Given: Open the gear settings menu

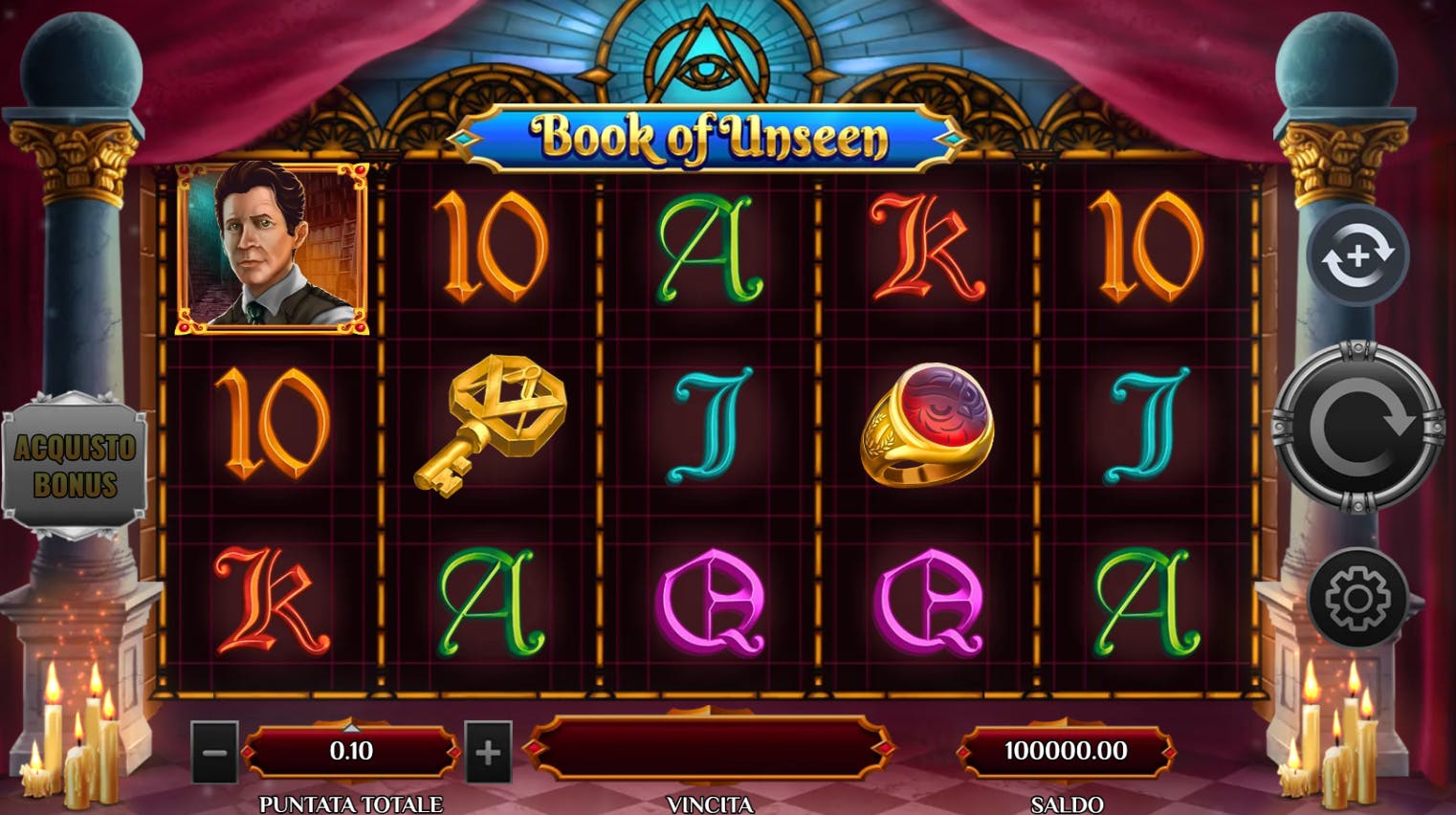Looking at the screenshot, I should [x=1357, y=599].
